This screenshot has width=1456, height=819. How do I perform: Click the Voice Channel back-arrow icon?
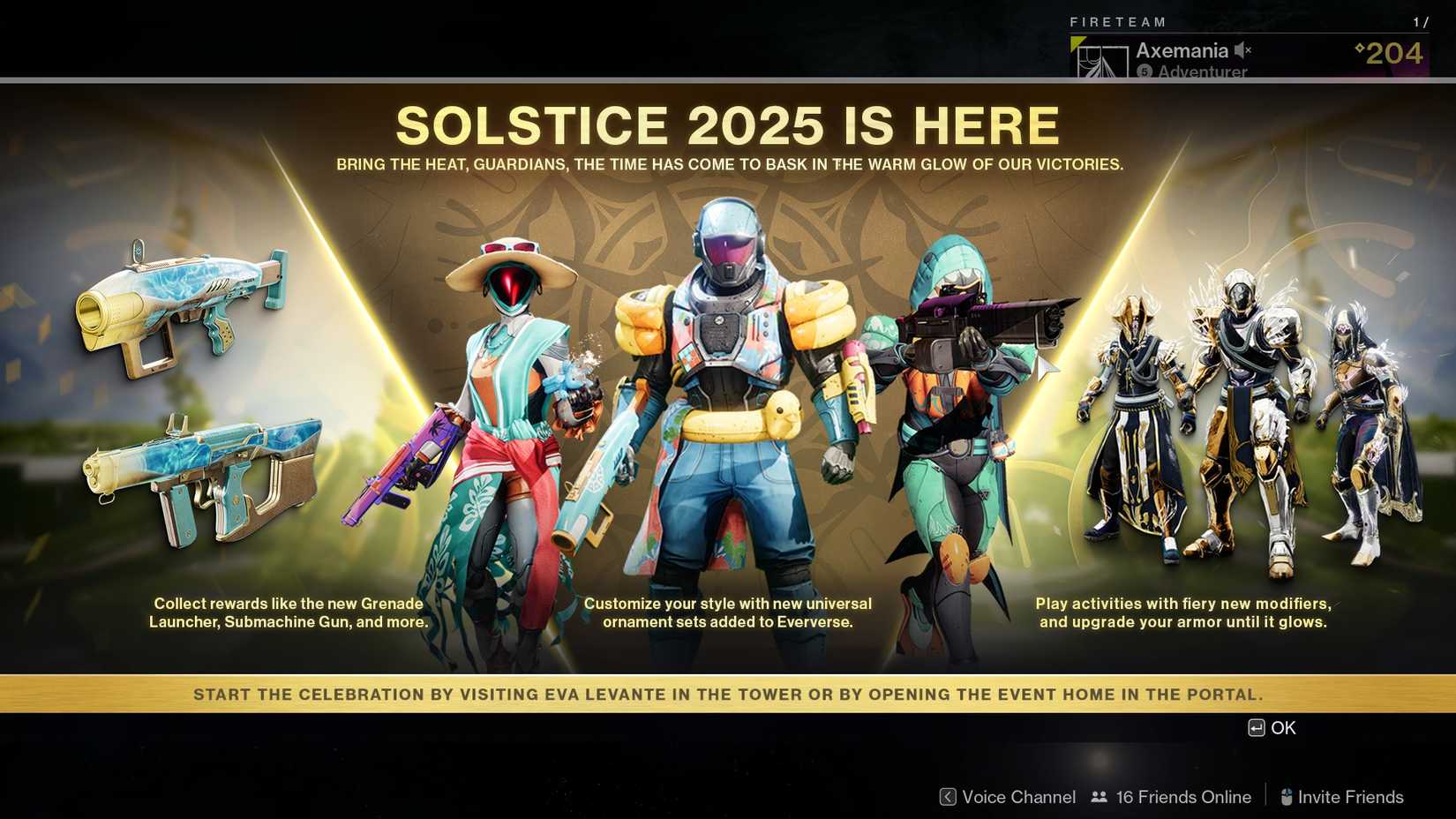tap(947, 797)
